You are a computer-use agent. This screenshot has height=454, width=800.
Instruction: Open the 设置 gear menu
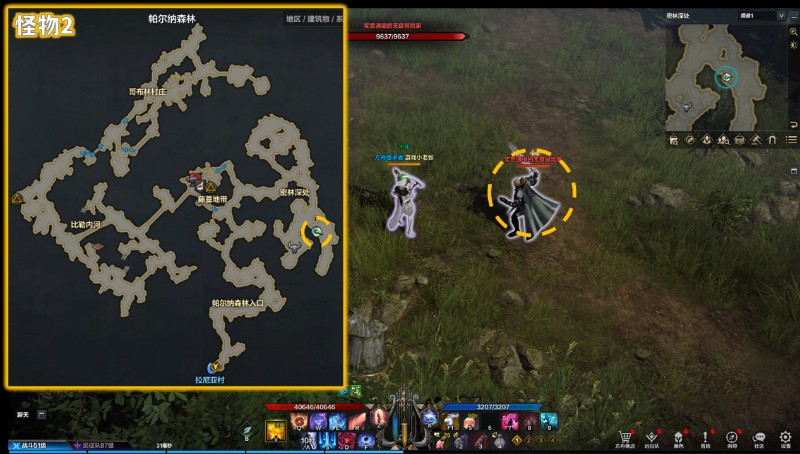click(786, 438)
